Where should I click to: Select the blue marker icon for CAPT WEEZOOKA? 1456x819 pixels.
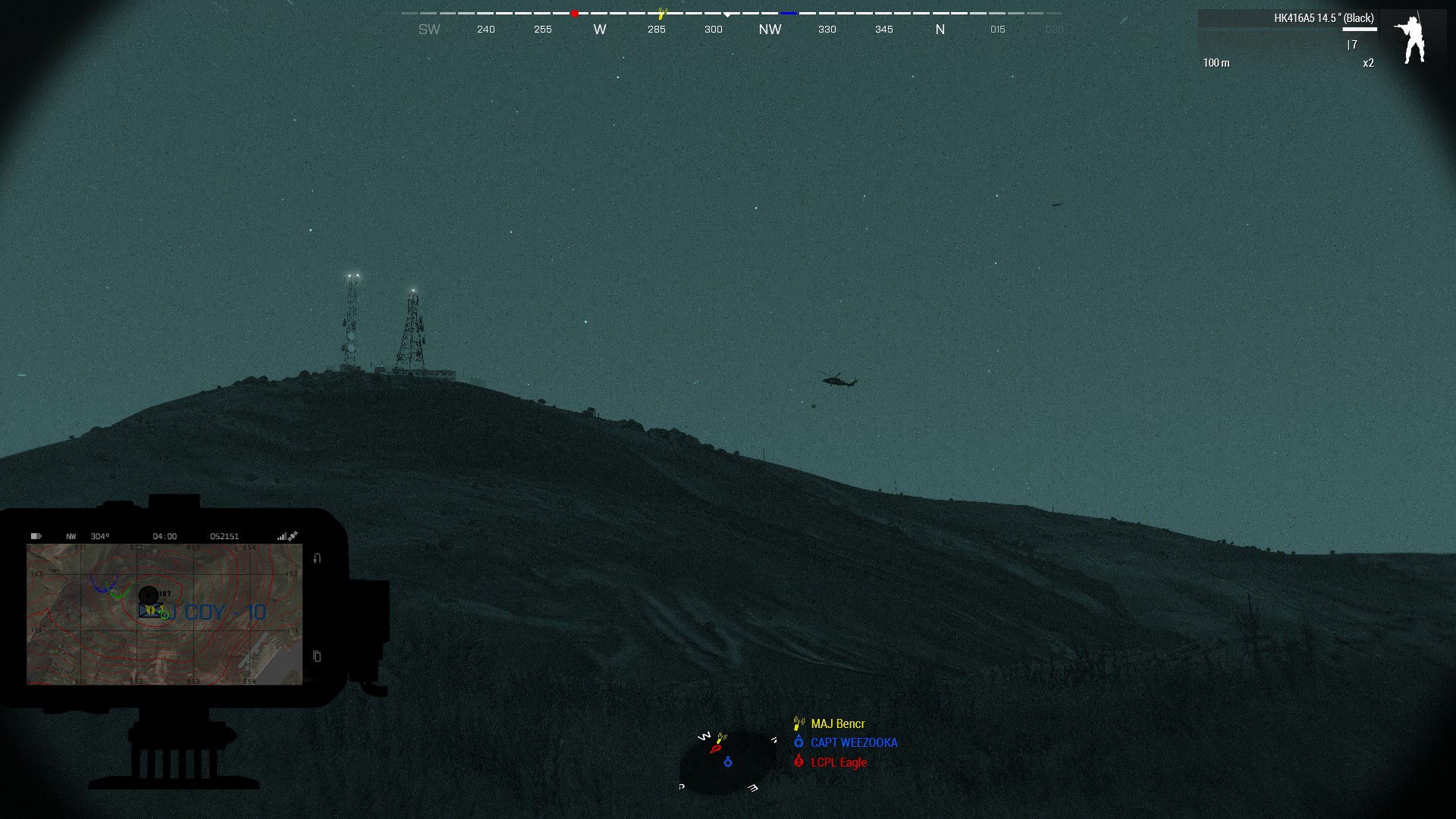tap(799, 742)
